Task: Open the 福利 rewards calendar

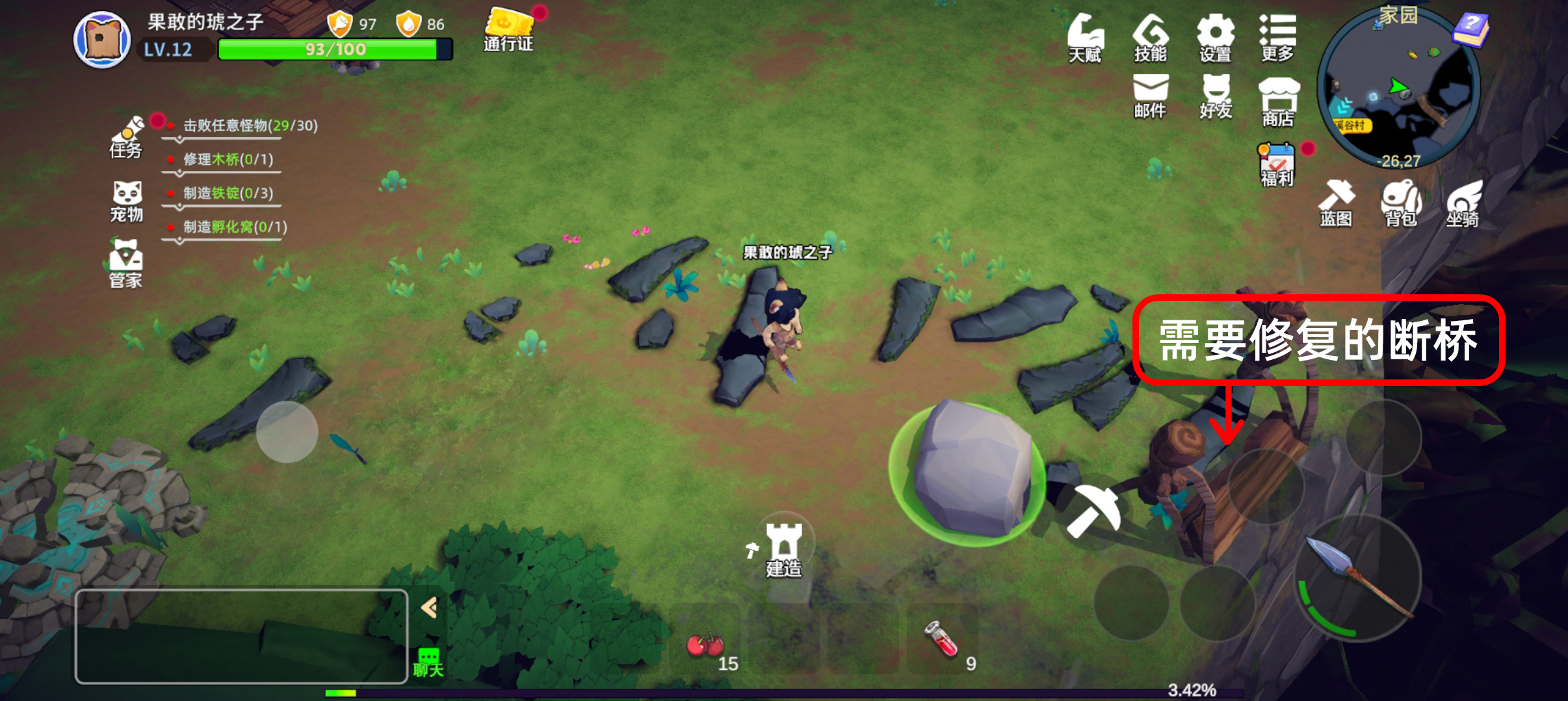Action: (x=1277, y=165)
